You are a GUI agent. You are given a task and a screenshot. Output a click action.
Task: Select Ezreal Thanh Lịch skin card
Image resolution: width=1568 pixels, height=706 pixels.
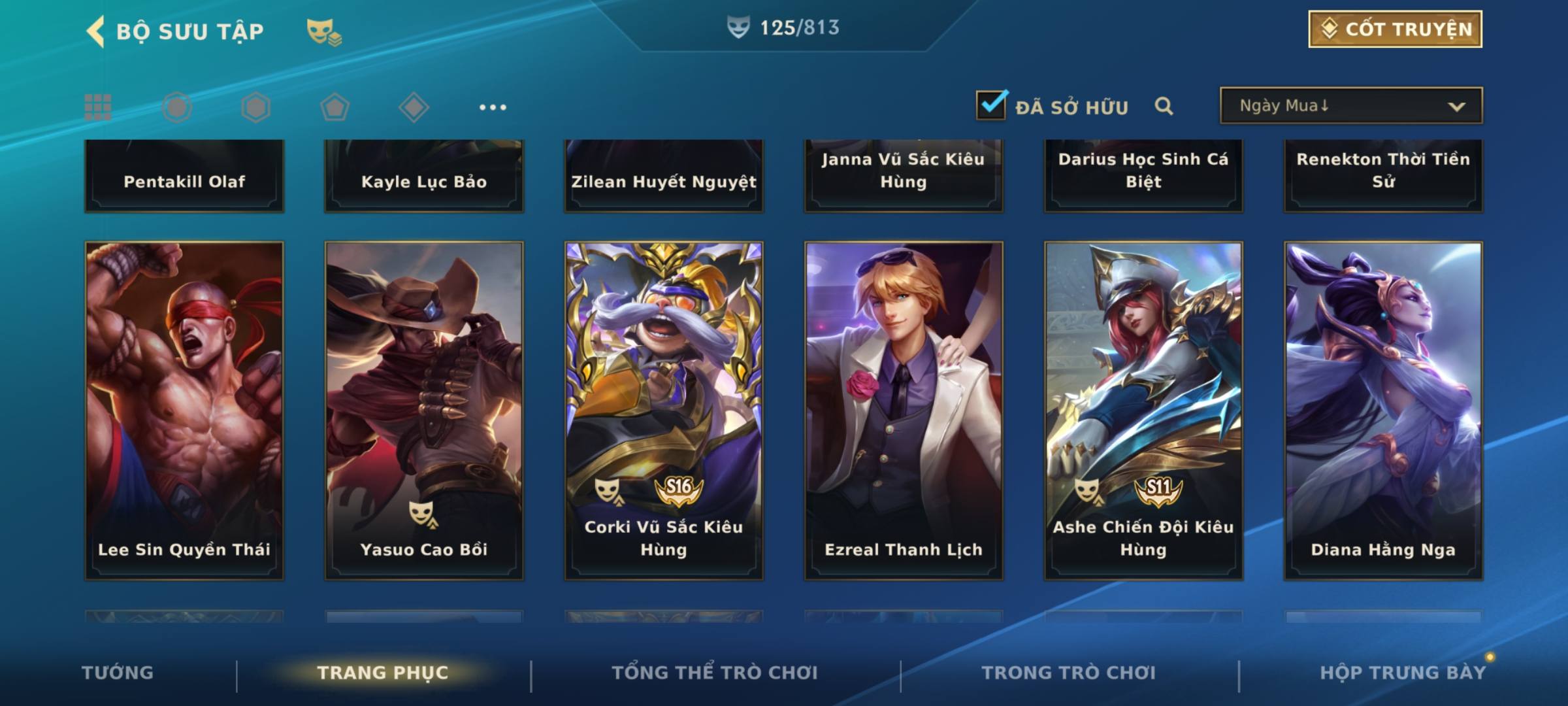click(x=904, y=411)
